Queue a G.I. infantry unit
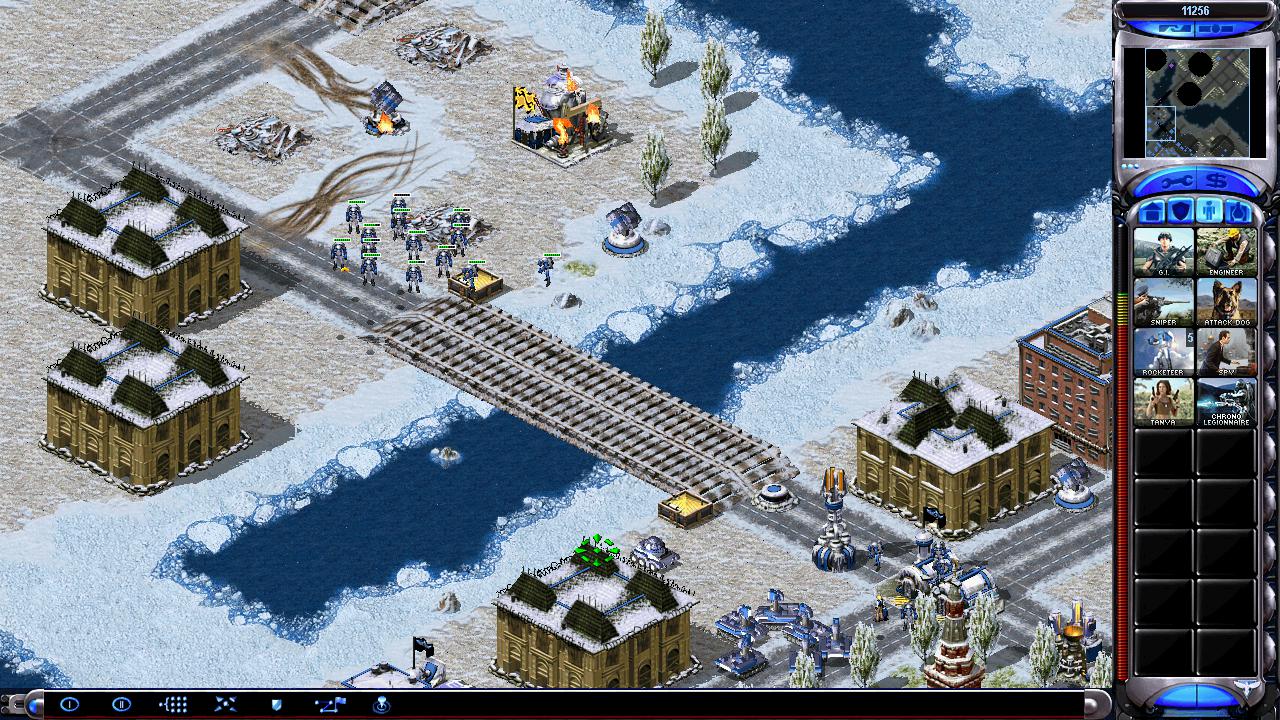The width and height of the screenshot is (1280, 720). [x=1163, y=252]
